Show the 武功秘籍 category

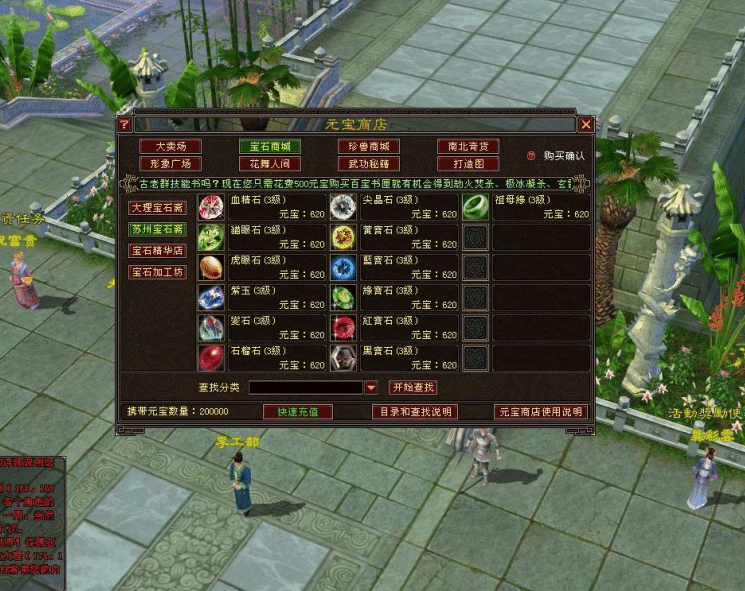coord(368,163)
